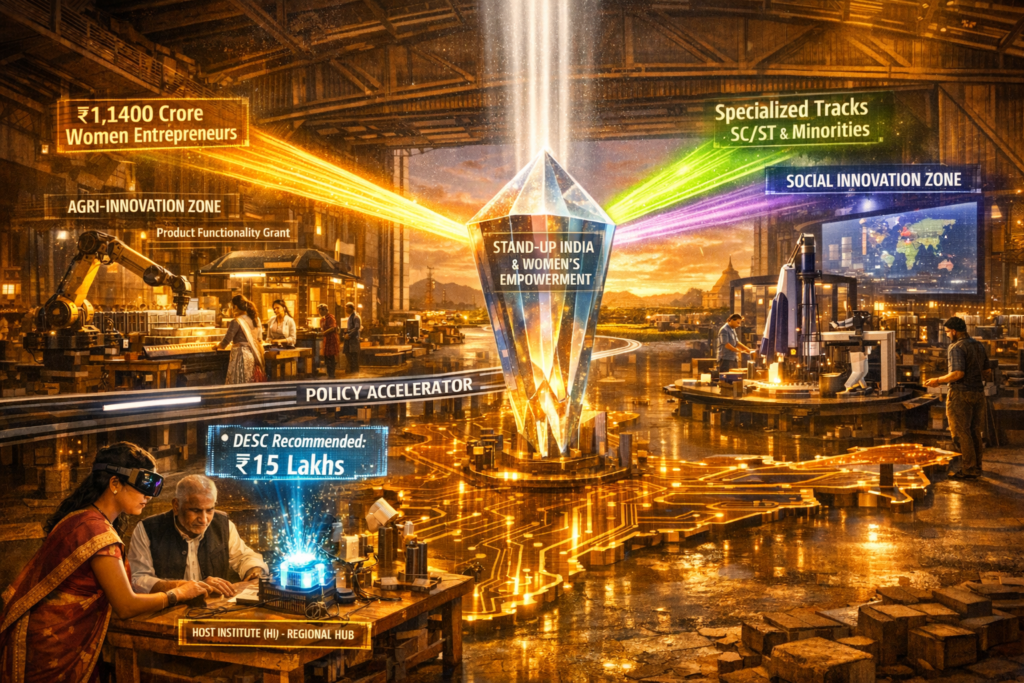Viewport: 1024px width, 683px height.
Task: Select the Women Entrepreneurs funding label
Action: (152, 125)
